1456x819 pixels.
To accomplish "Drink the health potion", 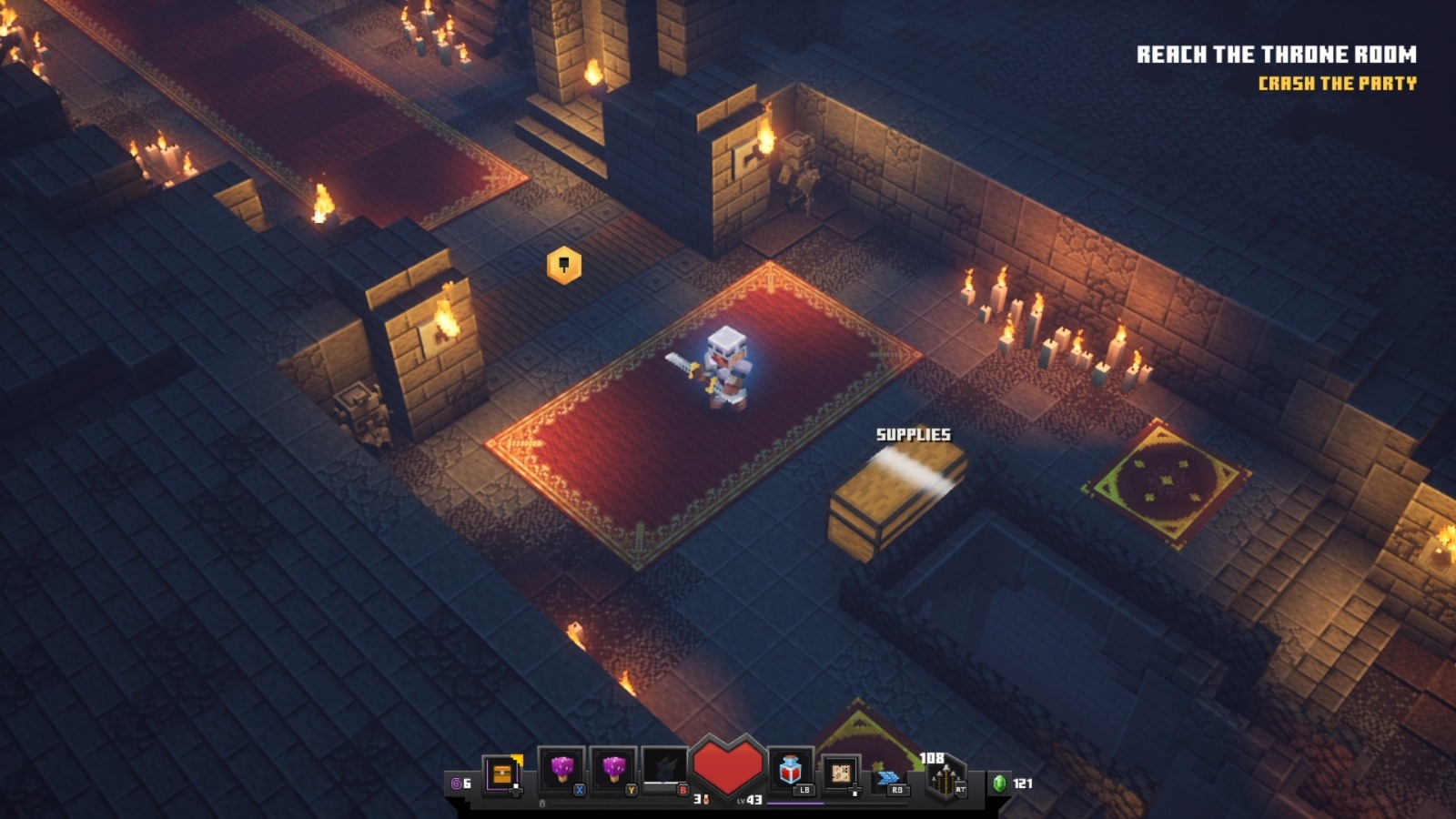I will click(790, 771).
